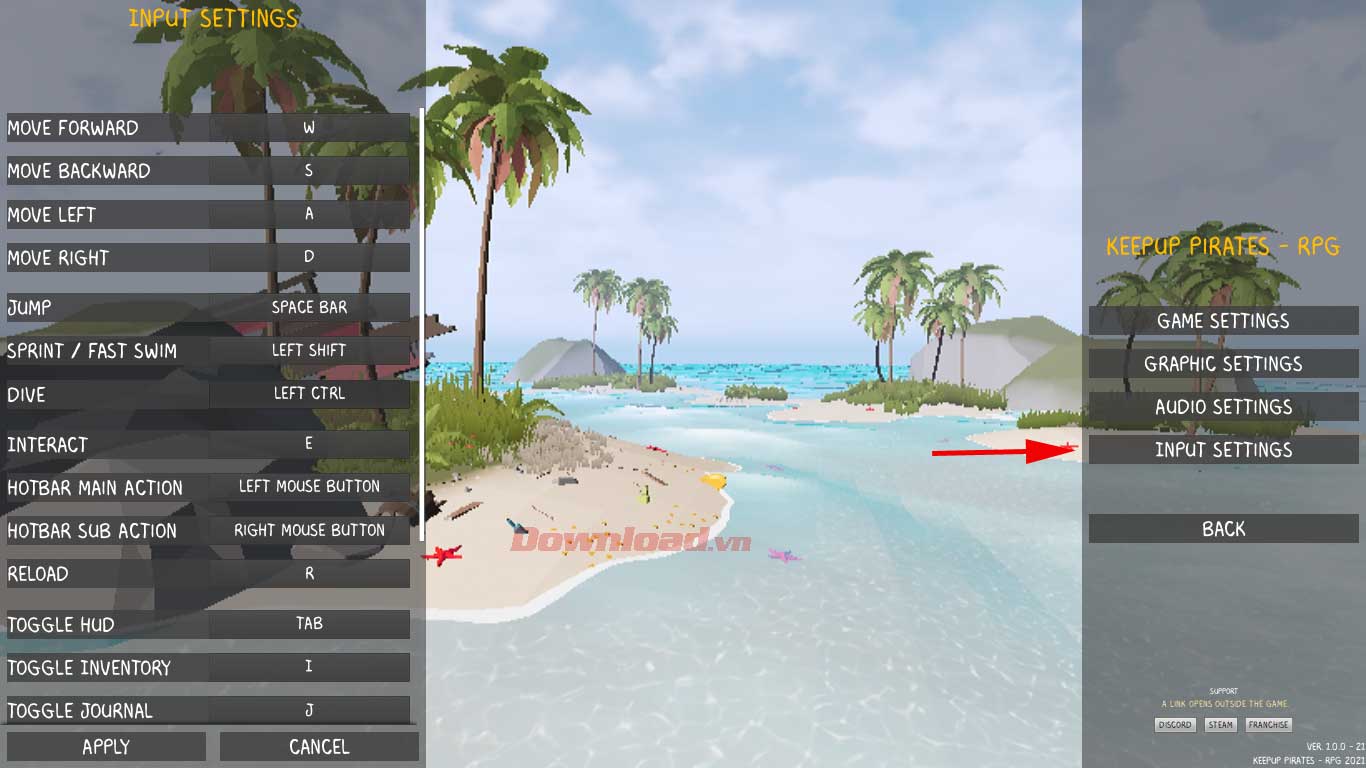This screenshot has width=1366, height=768.
Task: Select the Move Right binding field
Action: tap(310, 257)
